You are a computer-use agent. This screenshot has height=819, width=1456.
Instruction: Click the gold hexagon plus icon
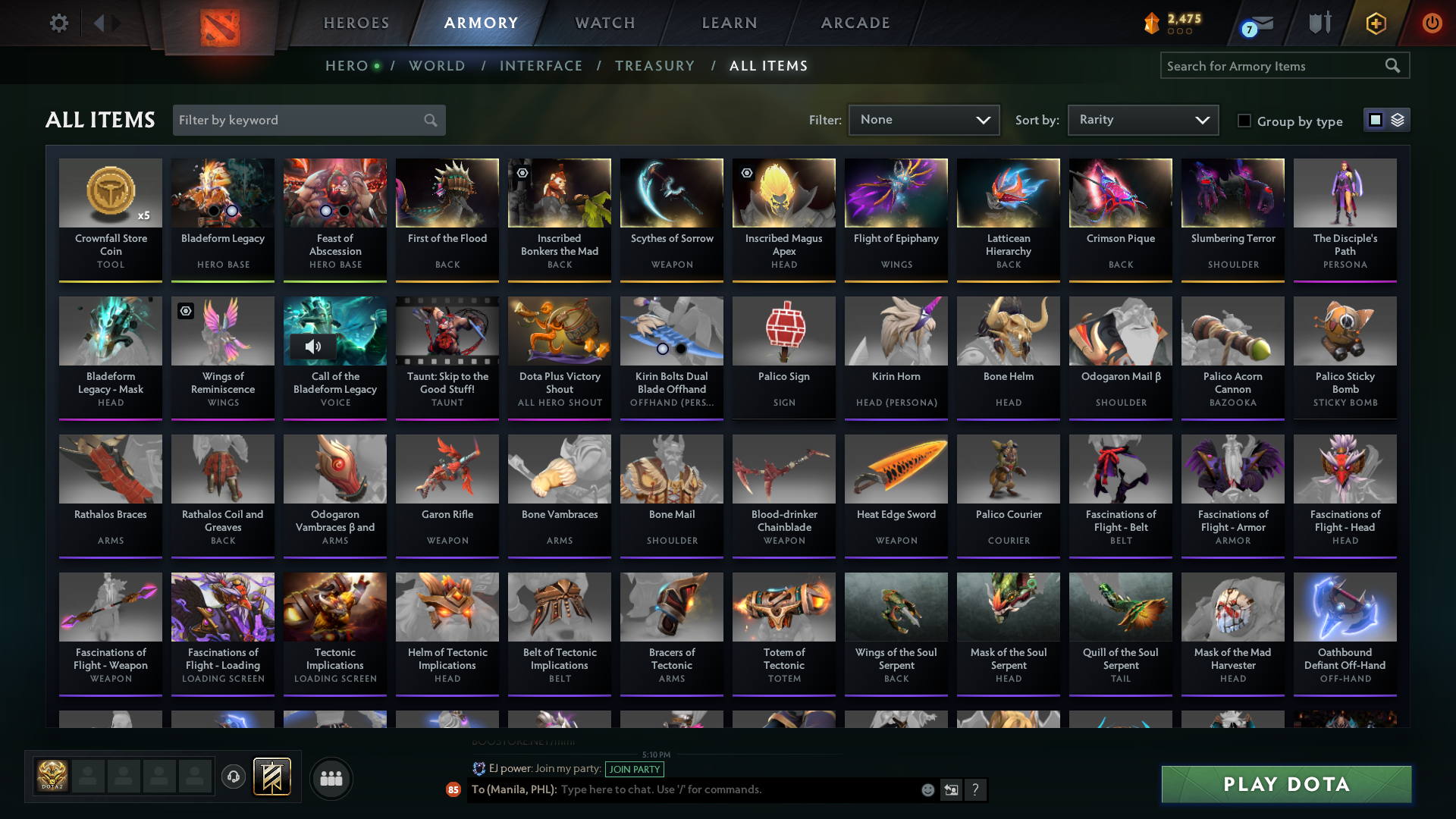tap(1375, 23)
